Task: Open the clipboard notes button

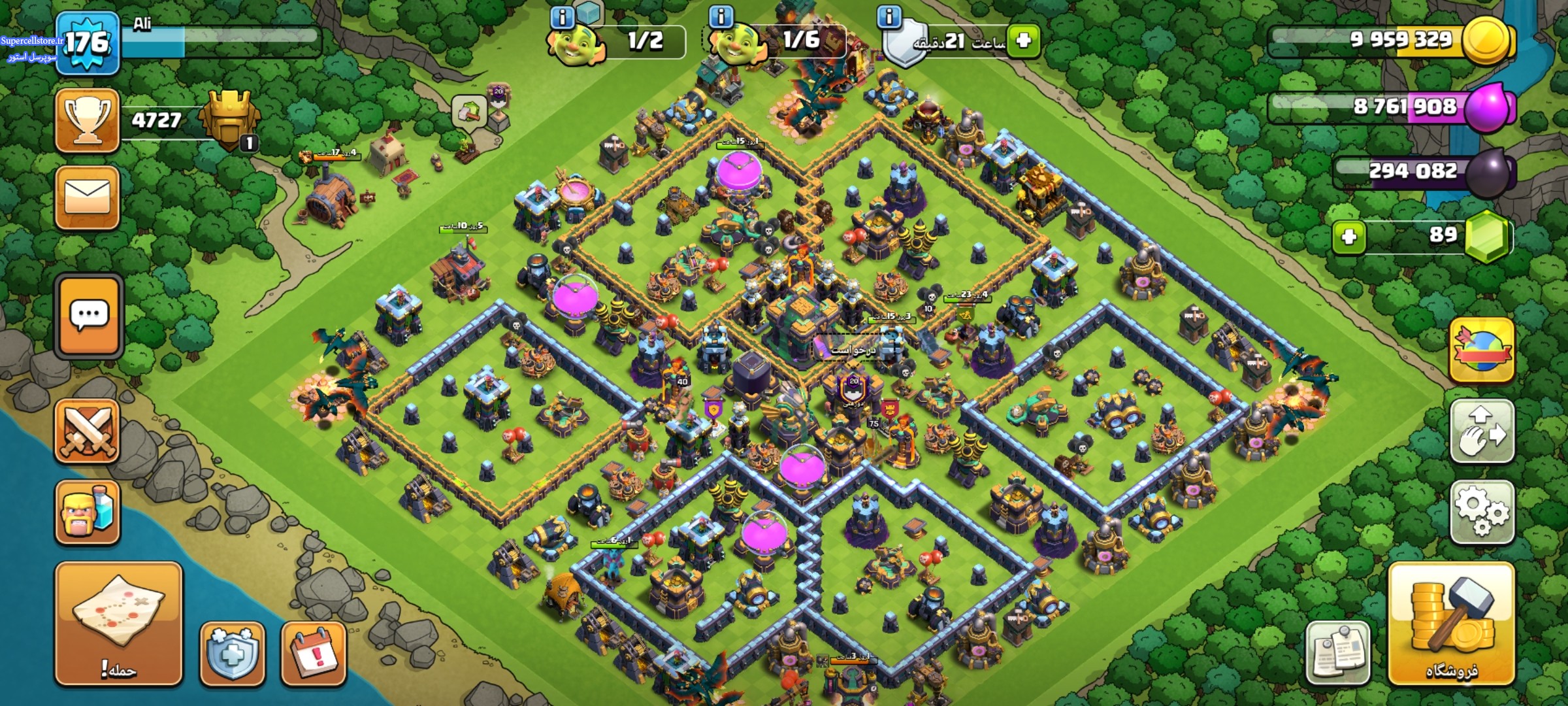Action: (x=1337, y=652)
